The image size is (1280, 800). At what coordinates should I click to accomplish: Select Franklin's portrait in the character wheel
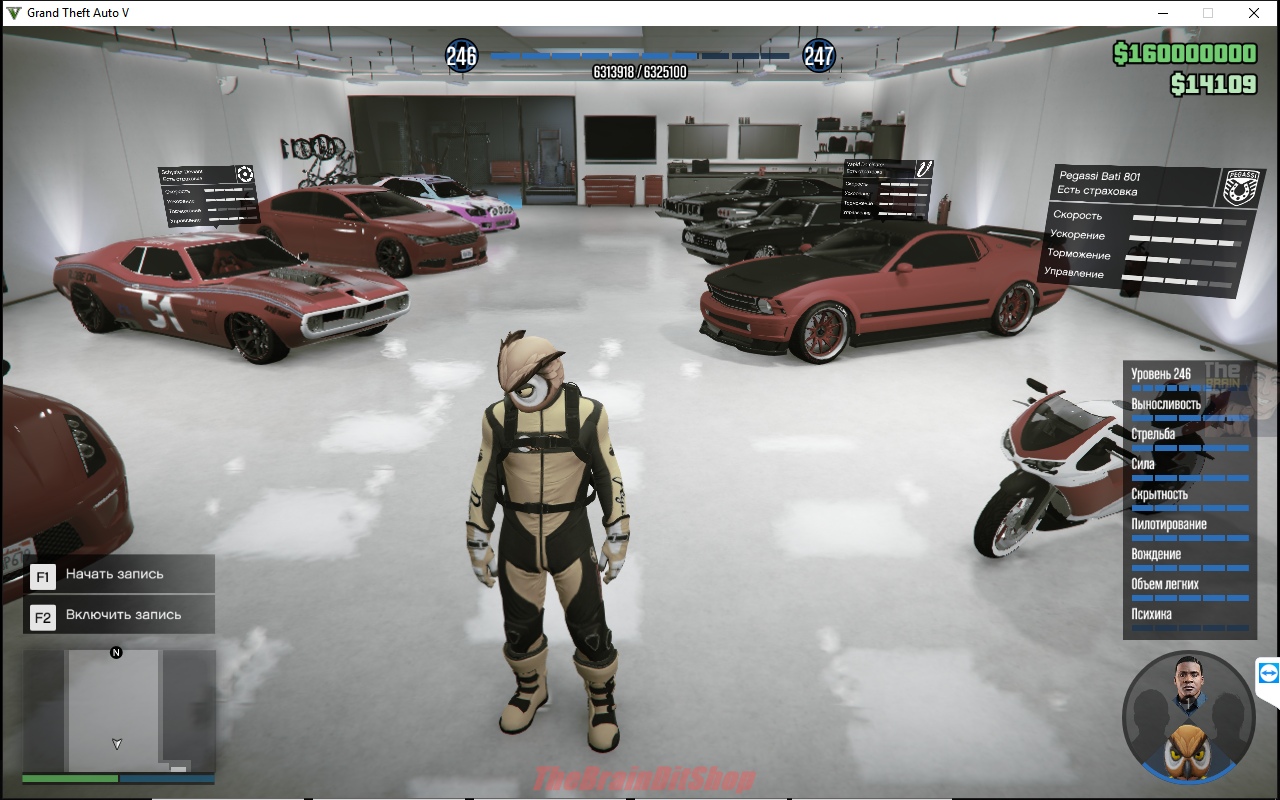(1188, 685)
